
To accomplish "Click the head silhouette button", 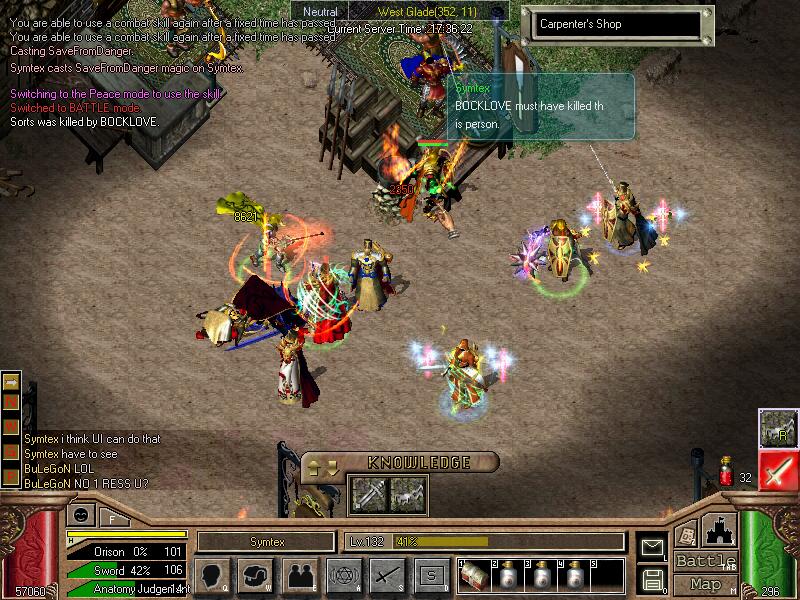I will (212, 575).
